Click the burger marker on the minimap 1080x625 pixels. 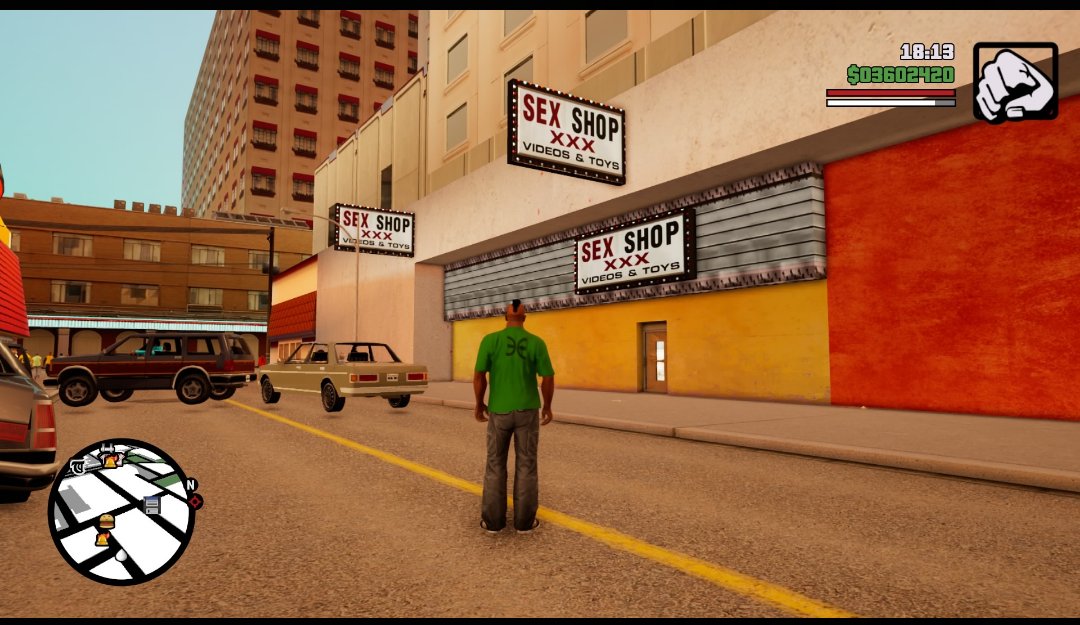pos(106,521)
